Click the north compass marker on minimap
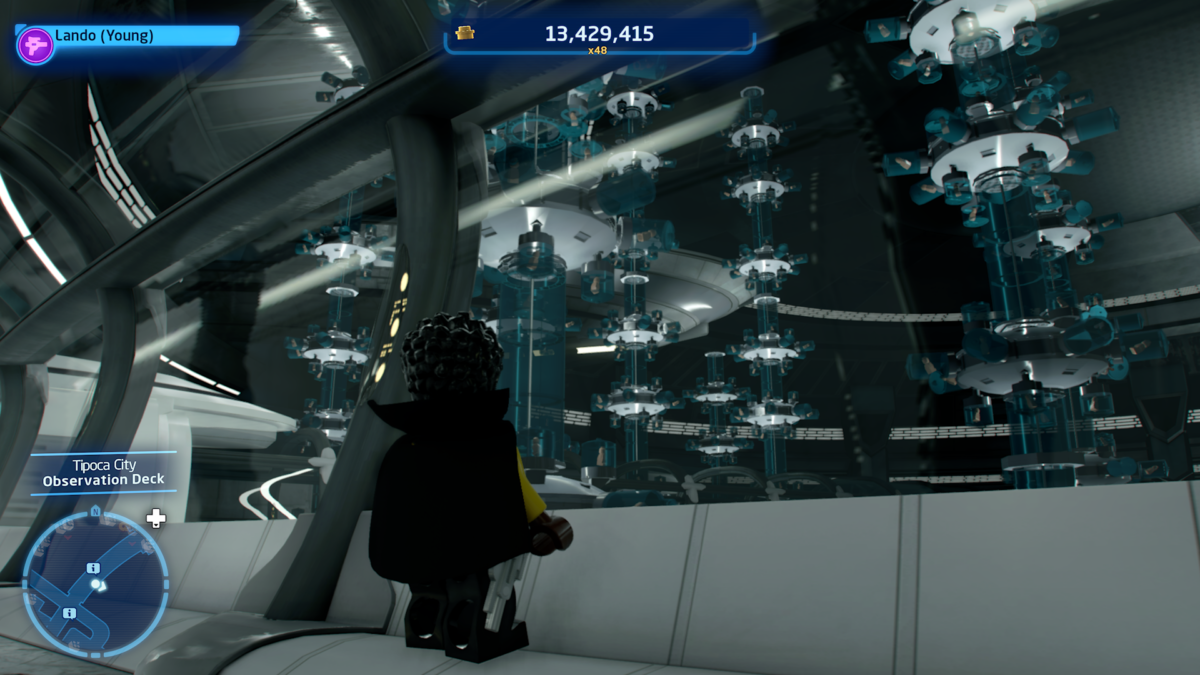The width and height of the screenshot is (1200, 675). coord(95,510)
